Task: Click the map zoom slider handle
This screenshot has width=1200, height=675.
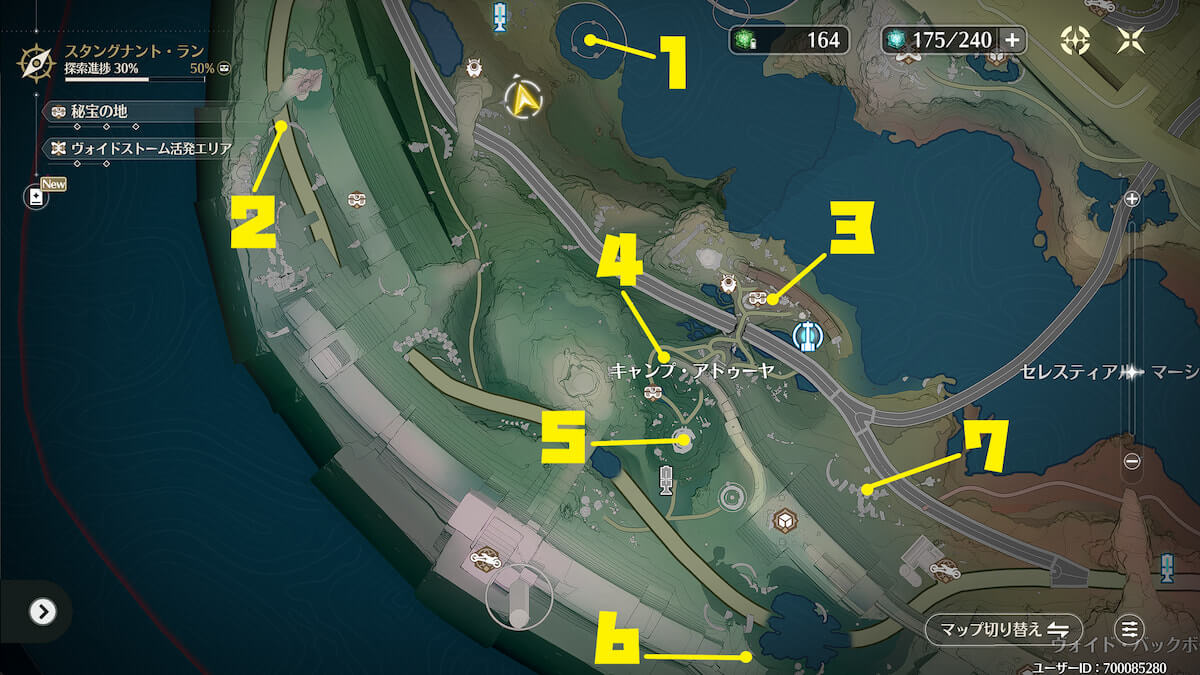Action: click(x=1132, y=371)
